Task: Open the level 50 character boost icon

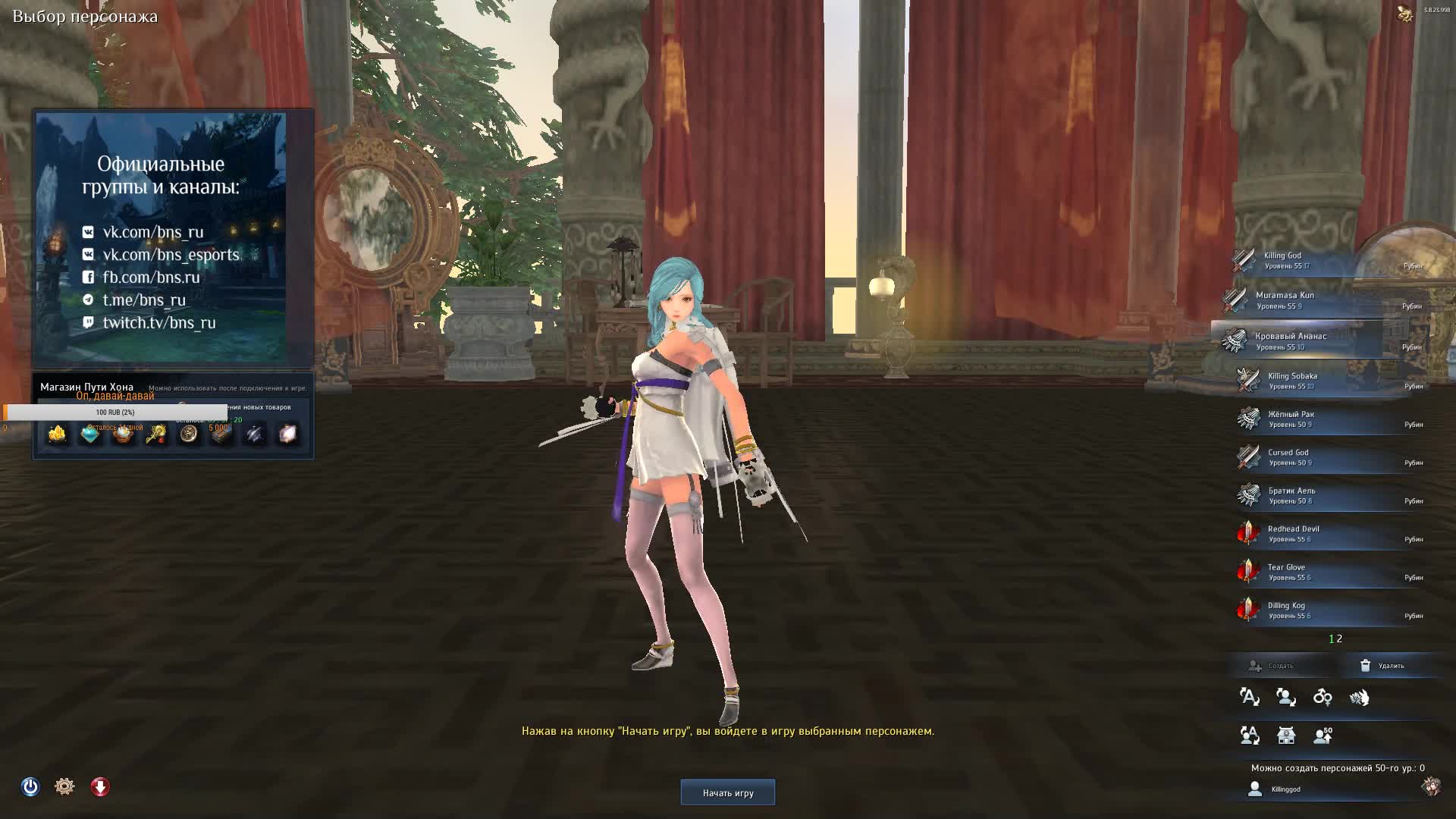Action: (x=1323, y=735)
